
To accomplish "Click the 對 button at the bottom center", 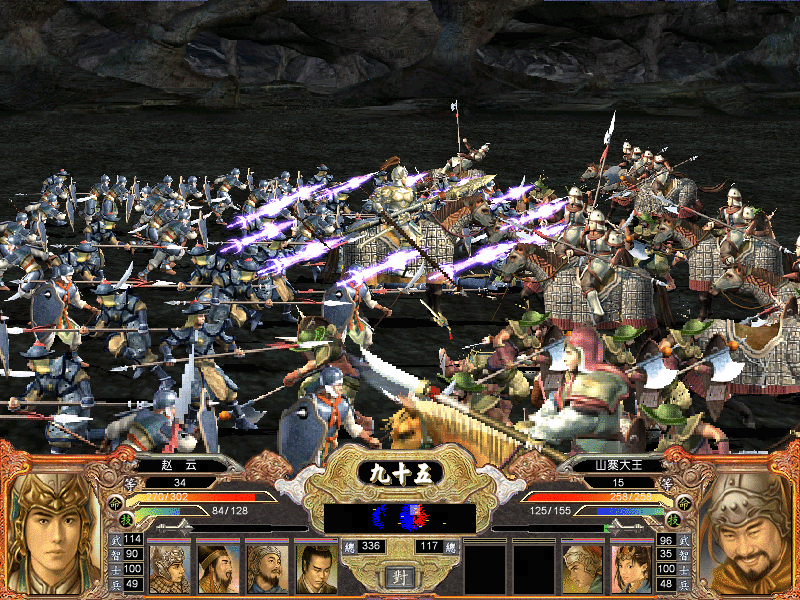I will point(400,577).
